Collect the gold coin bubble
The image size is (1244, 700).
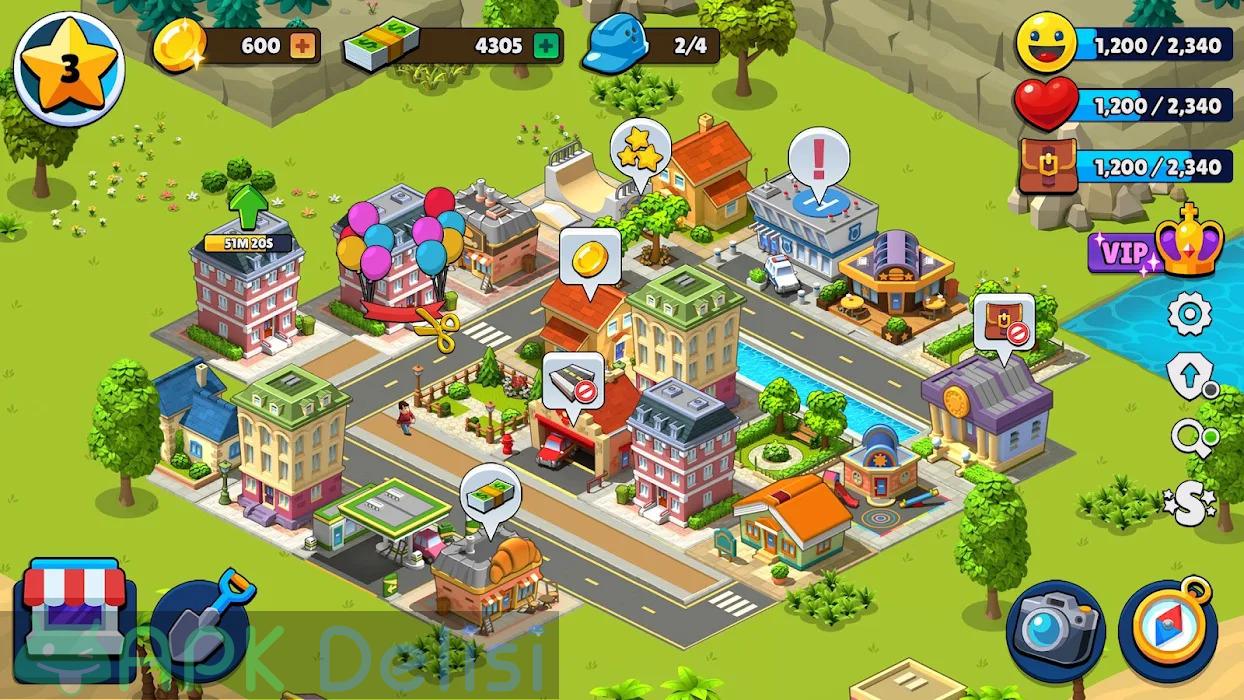tap(589, 260)
